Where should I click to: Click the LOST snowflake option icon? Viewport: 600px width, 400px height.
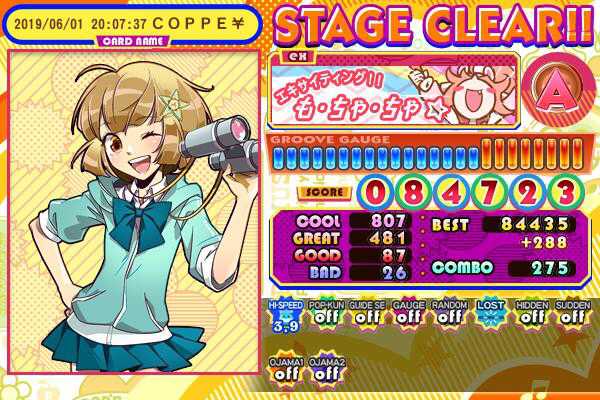(488, 315)
